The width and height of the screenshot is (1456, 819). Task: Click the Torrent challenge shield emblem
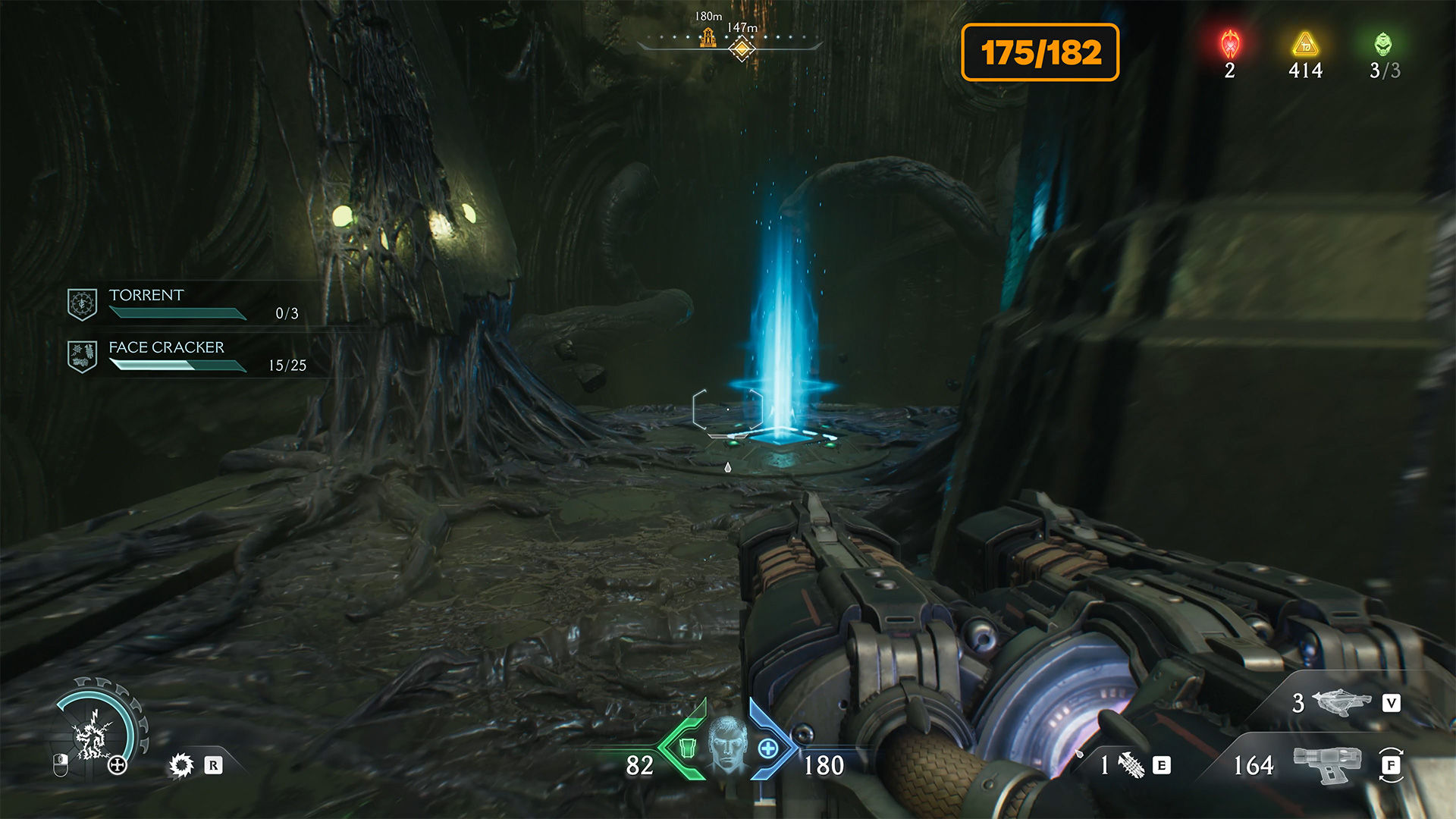[82, 304]
